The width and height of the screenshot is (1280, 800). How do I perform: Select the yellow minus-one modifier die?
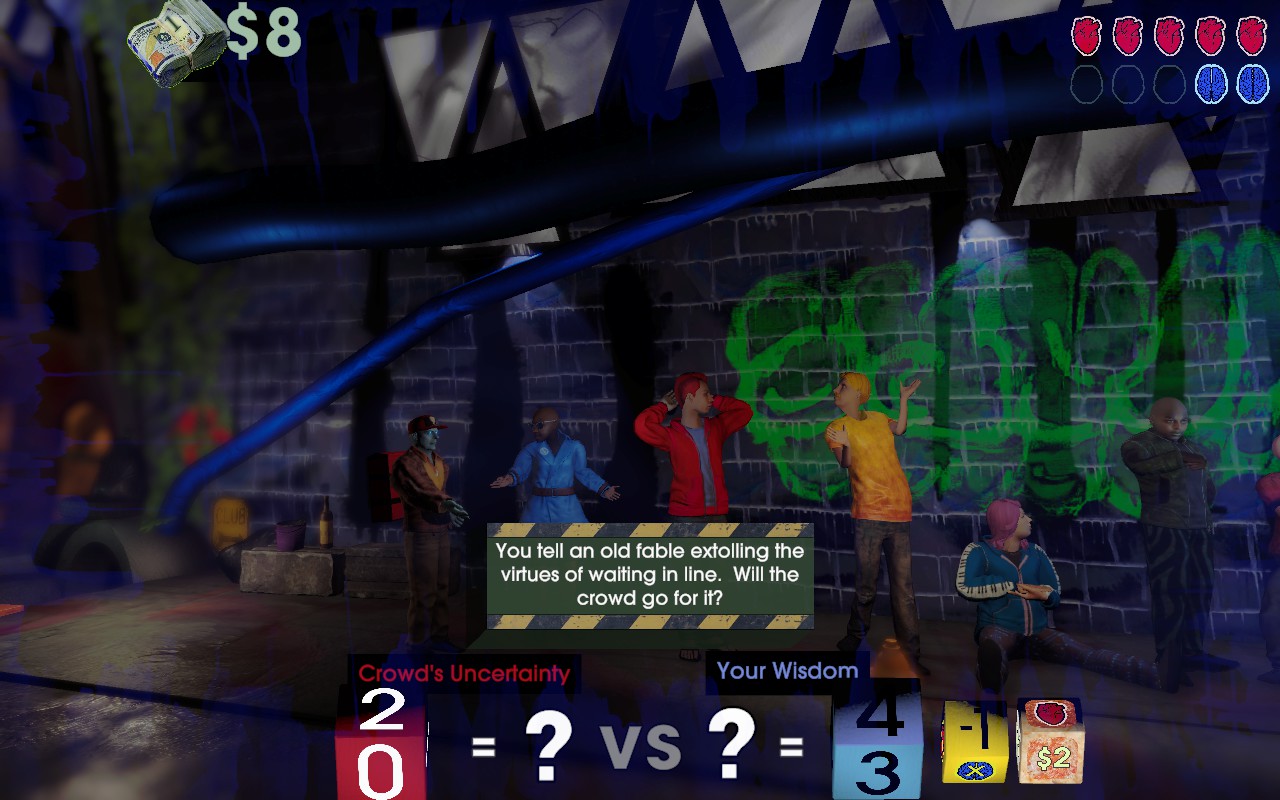pyautogui.click(x=974, y=742)
